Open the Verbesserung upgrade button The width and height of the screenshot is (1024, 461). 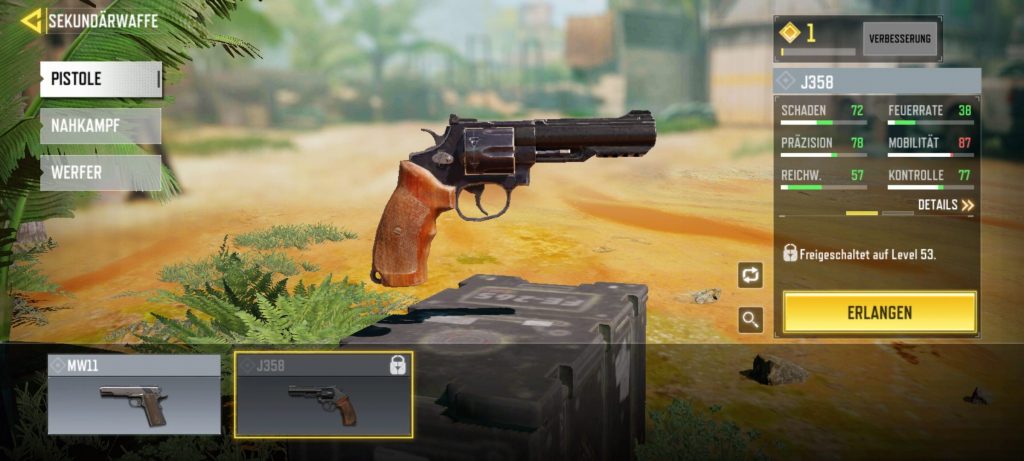[x=899, y=39]
